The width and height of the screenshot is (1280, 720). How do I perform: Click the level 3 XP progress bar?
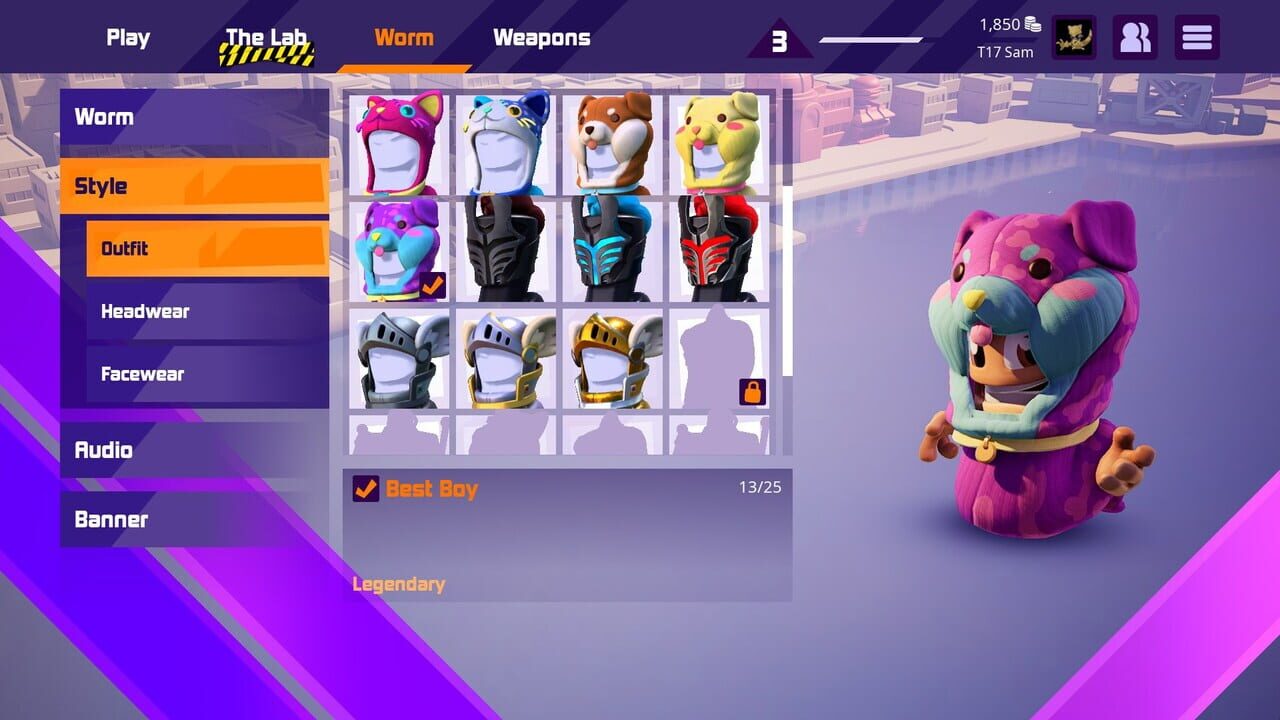pos(870,40)
